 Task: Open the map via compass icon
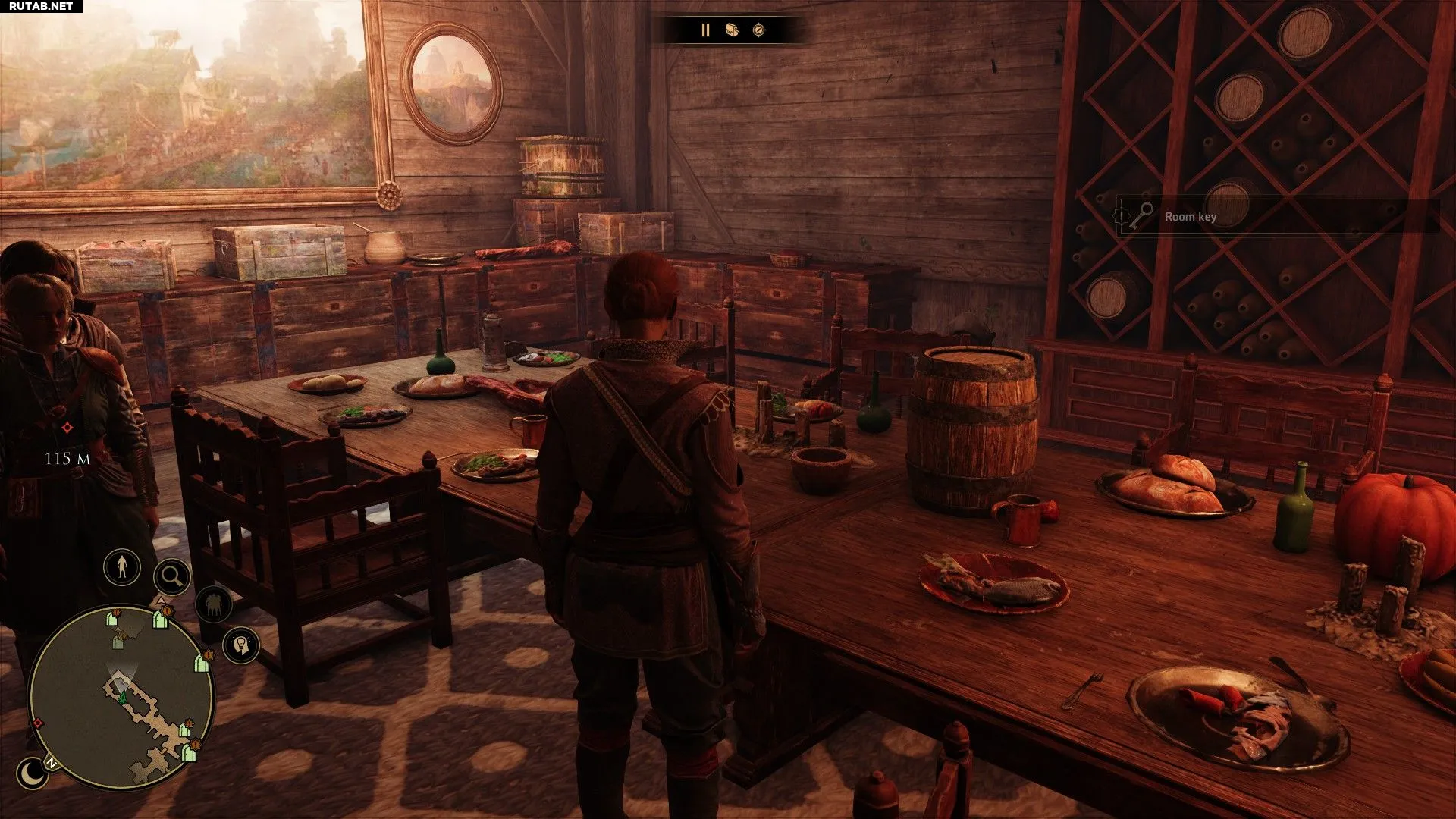[x=758, y=30]
